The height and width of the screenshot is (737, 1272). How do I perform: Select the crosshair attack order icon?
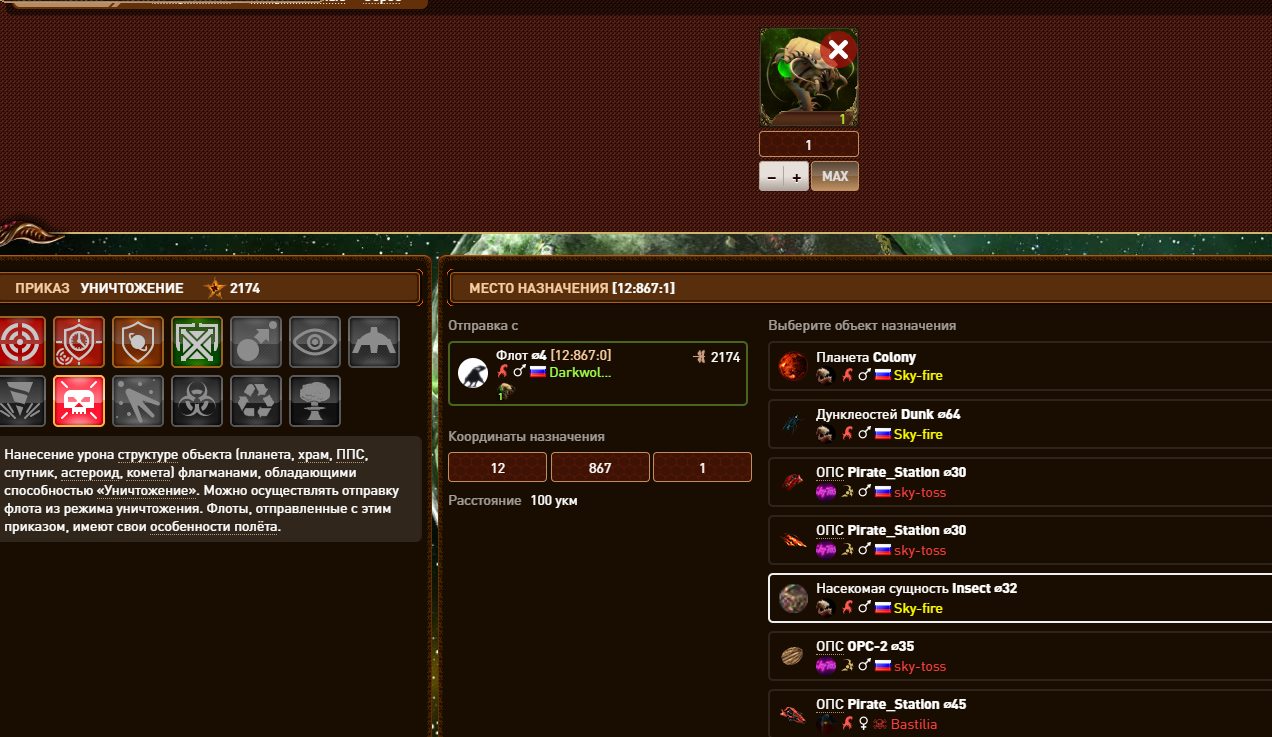(21, 341)
